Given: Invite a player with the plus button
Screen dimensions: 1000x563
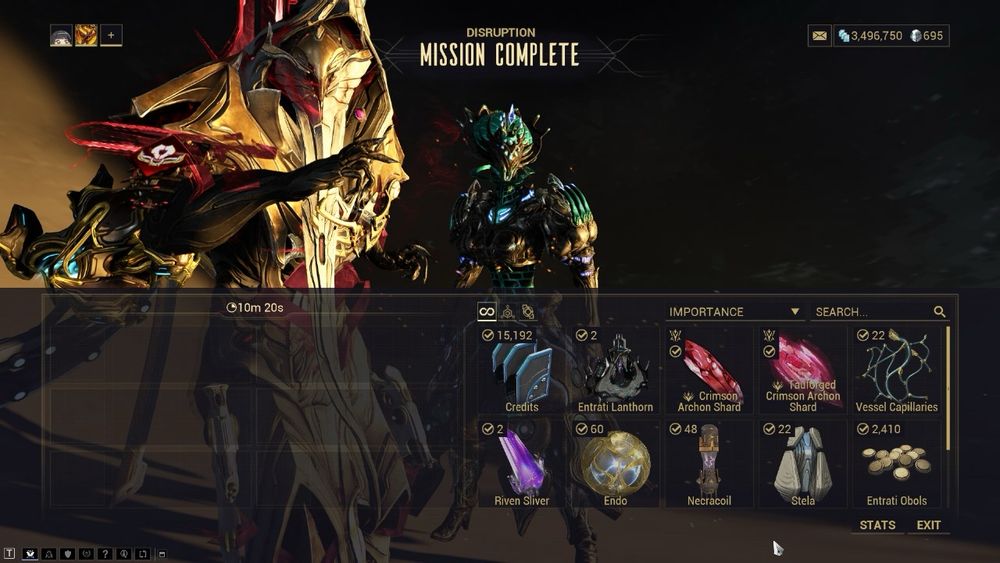Looking at the screenshot, I should click(111, 36).
